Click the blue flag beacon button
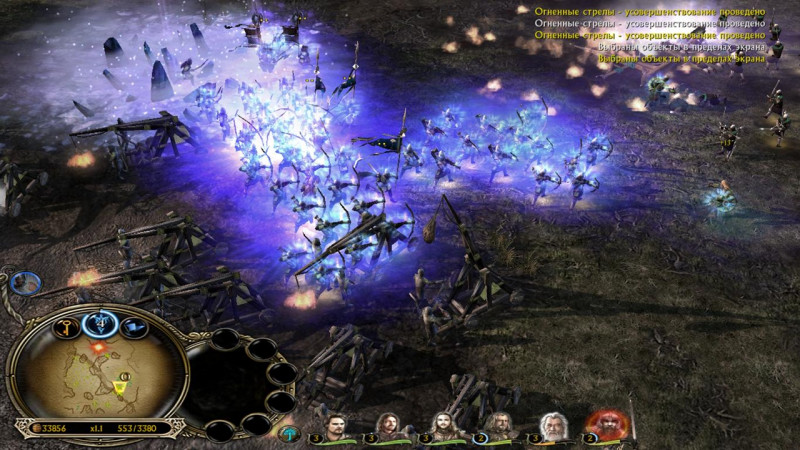 134,326
